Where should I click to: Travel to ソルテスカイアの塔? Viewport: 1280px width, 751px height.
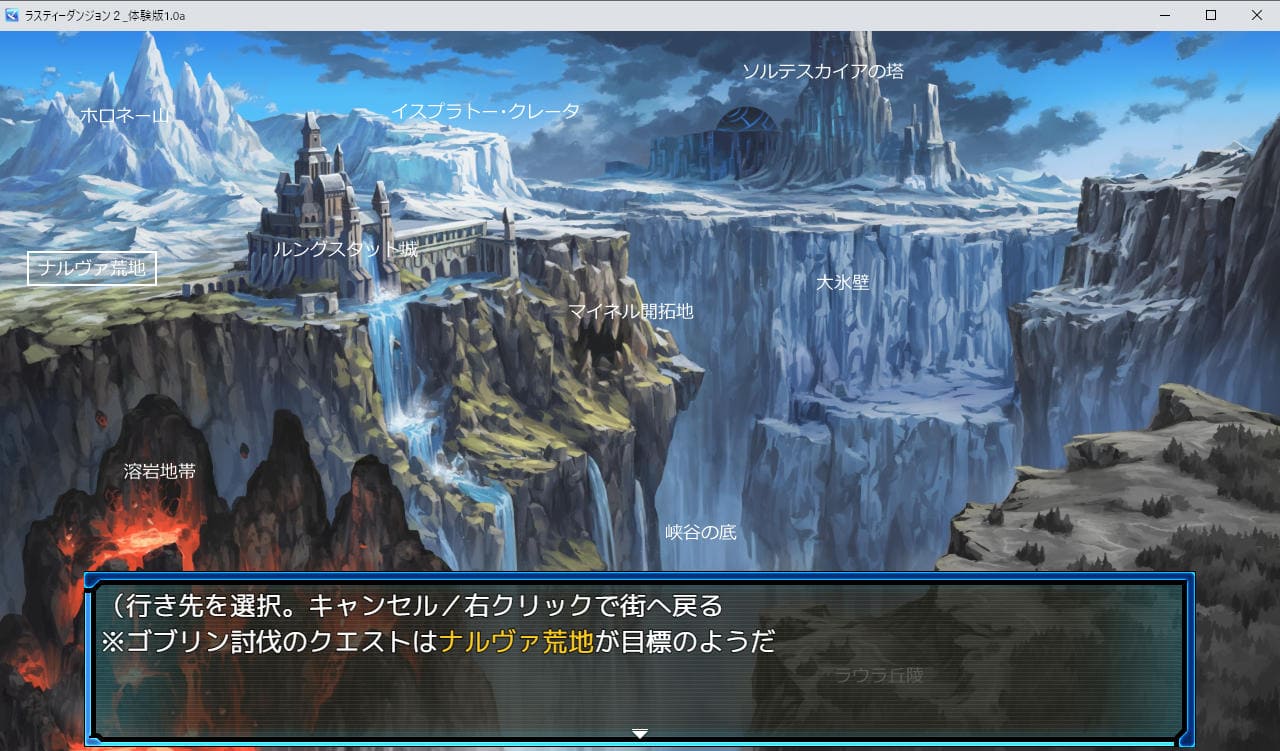coord(822,71)
